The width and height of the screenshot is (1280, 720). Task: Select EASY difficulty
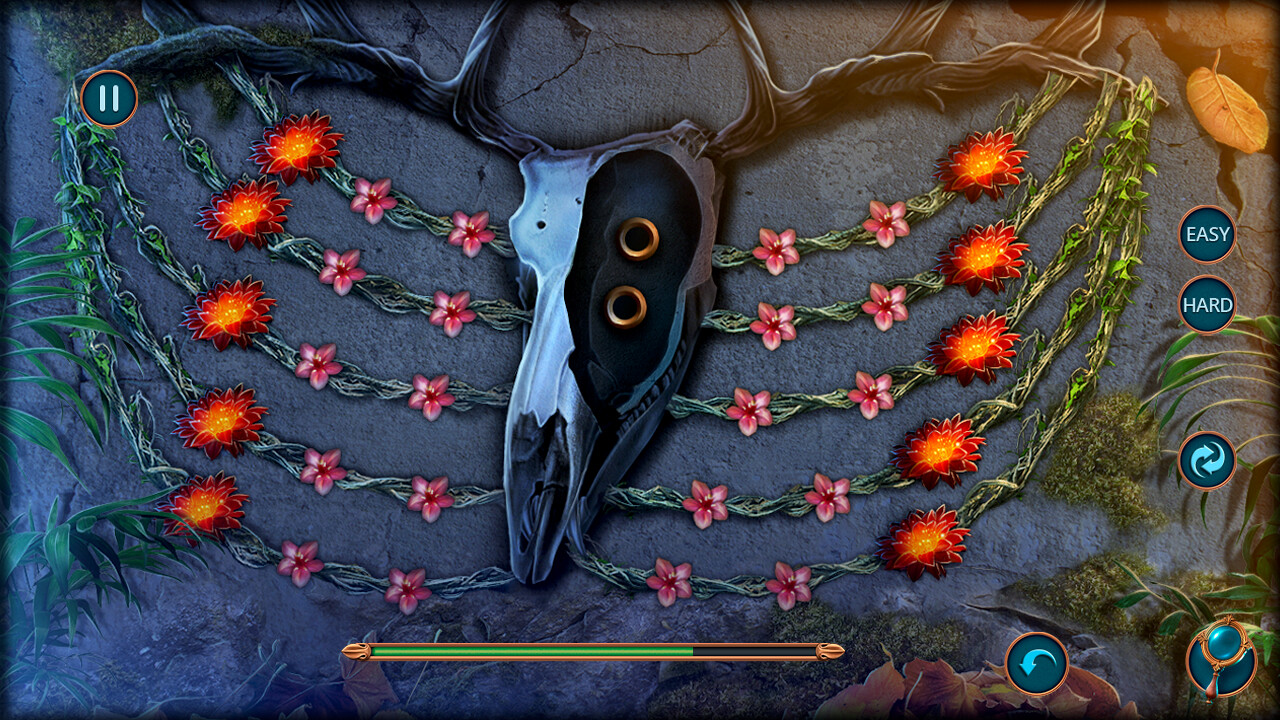point(1206,235)
